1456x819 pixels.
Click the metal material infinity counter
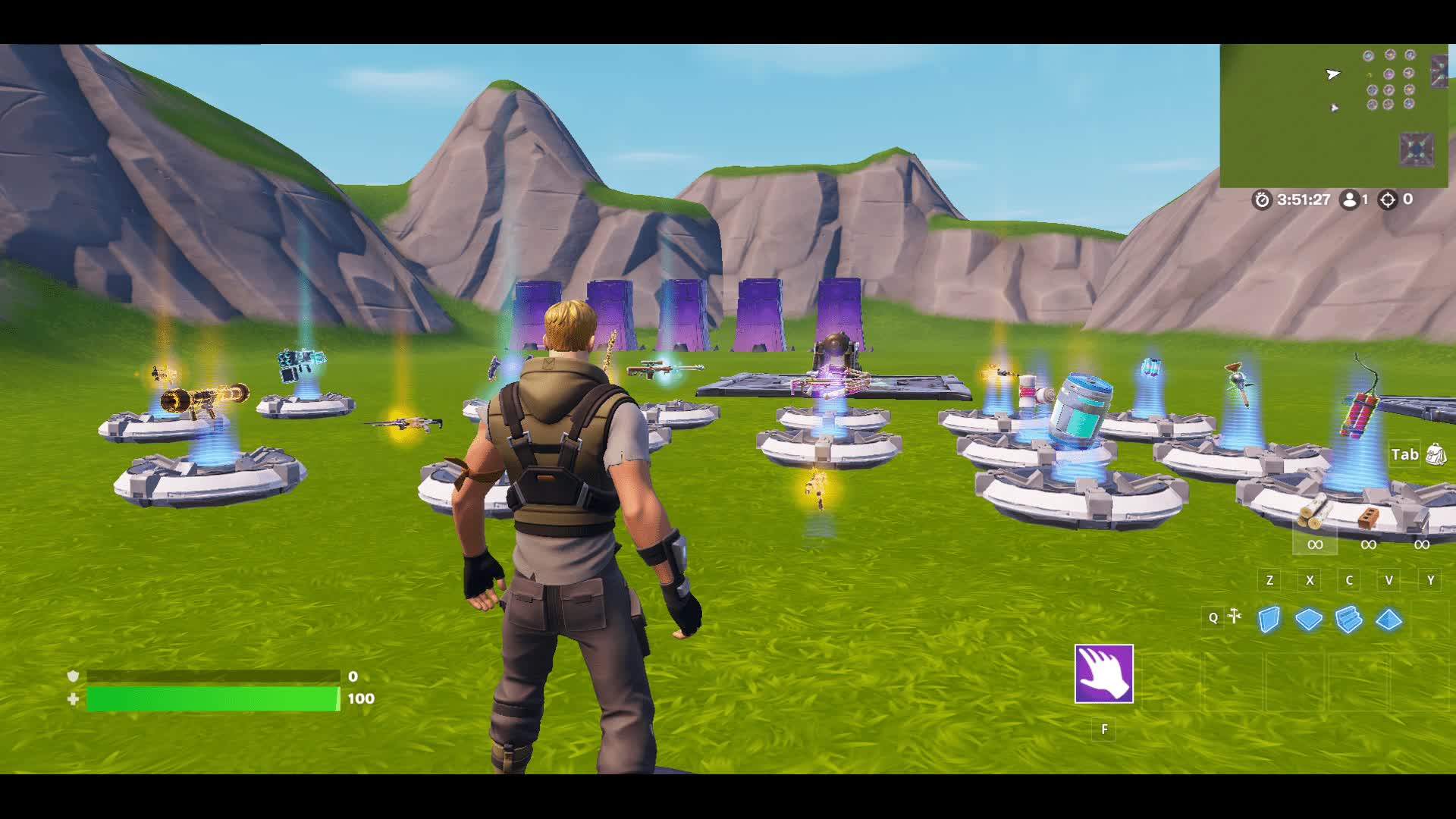click(1423, 544)
